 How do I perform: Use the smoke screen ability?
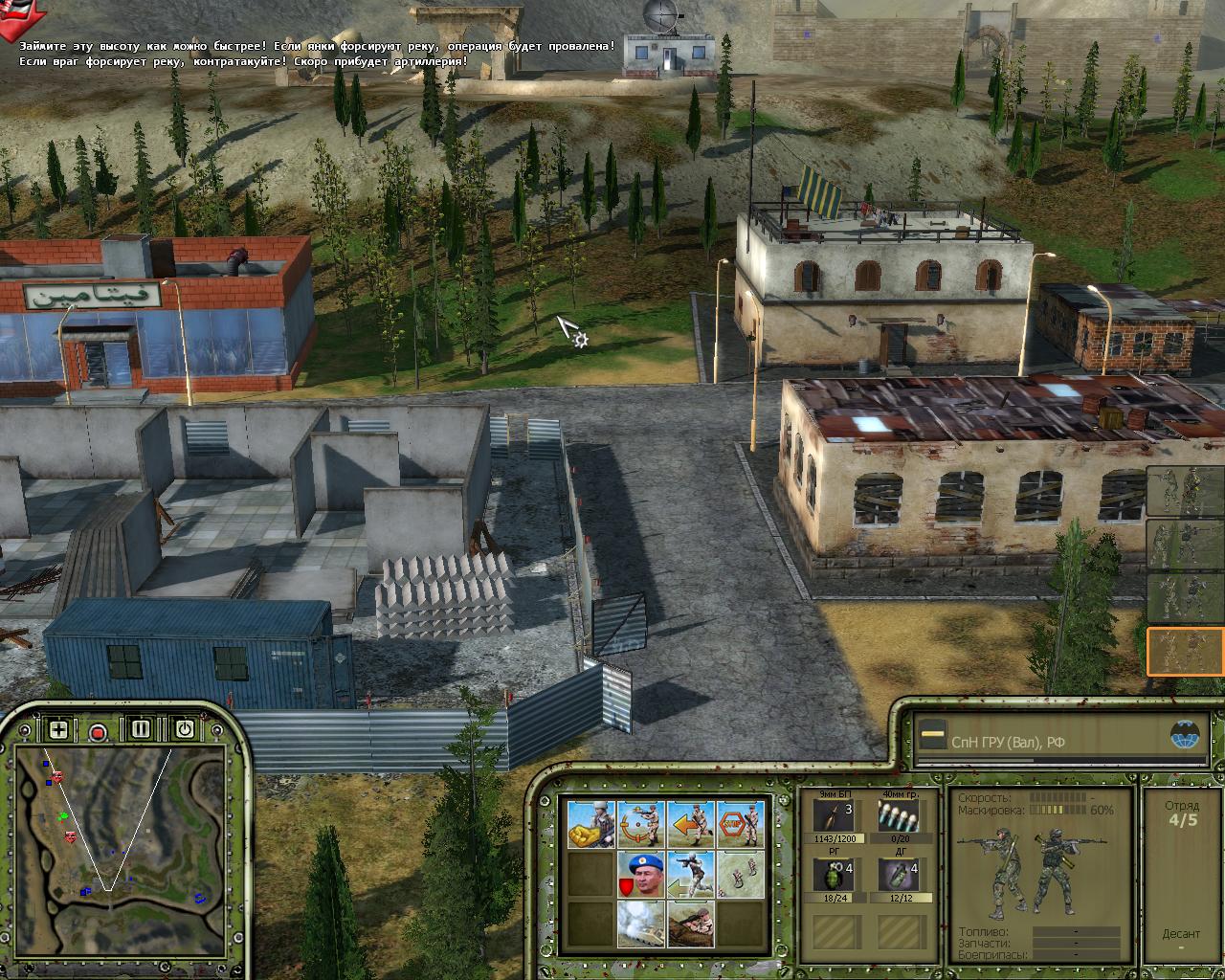640,924
